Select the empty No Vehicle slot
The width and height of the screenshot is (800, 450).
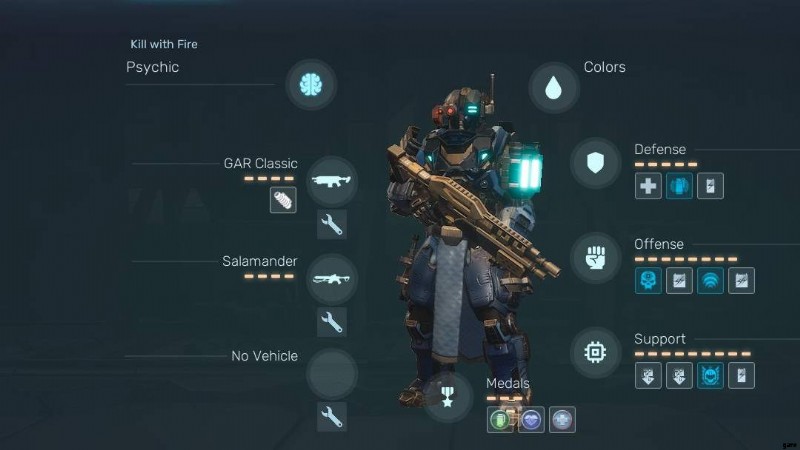click(332, 374)
